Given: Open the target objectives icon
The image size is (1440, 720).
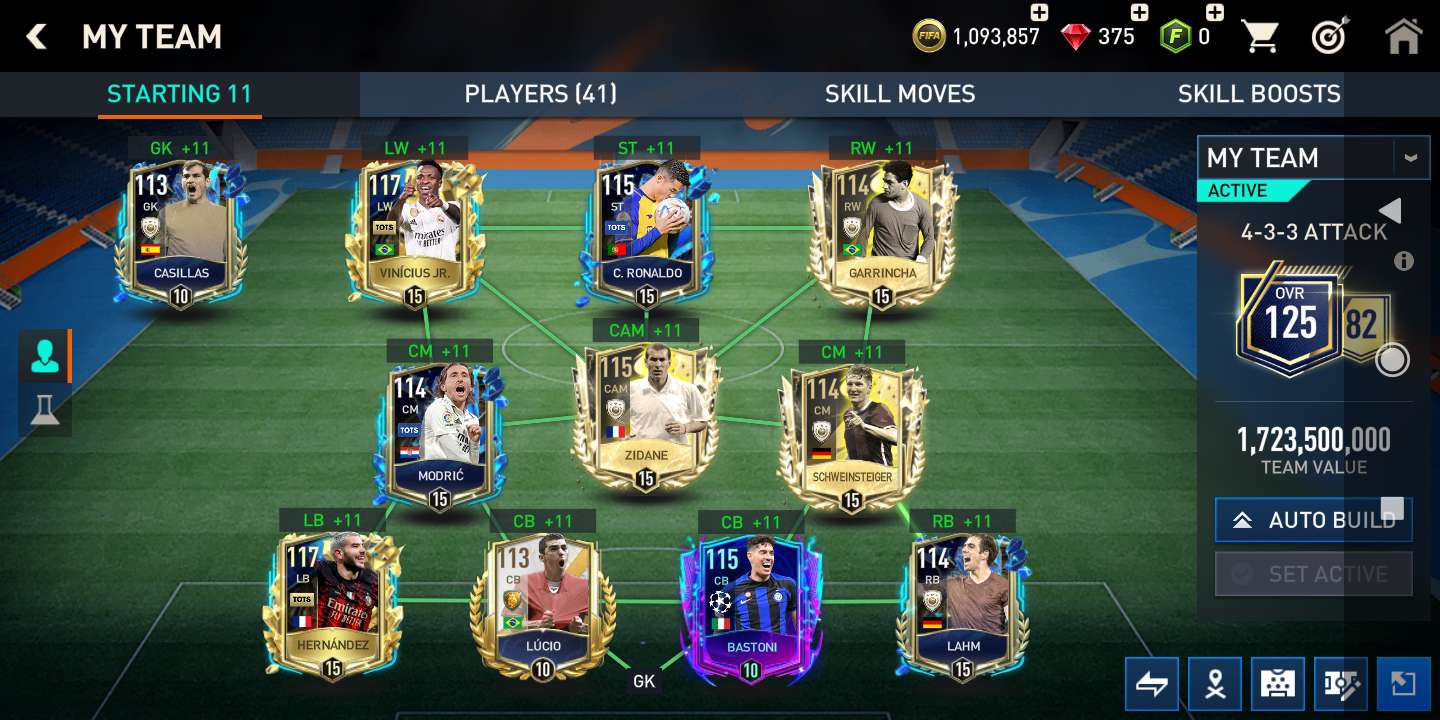Looking at the screenshot, I should coord(1330,37).
